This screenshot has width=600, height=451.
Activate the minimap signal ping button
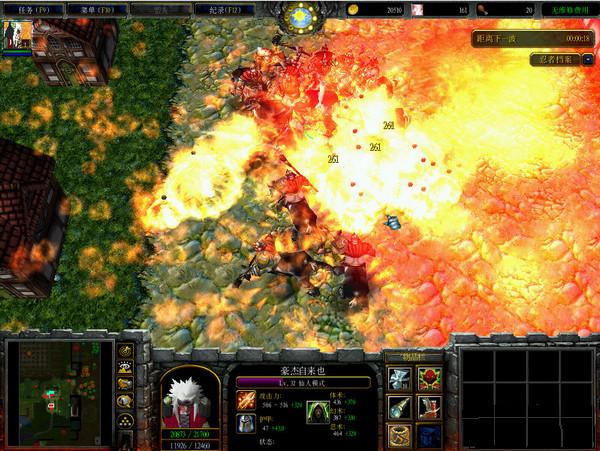[126, 351]
